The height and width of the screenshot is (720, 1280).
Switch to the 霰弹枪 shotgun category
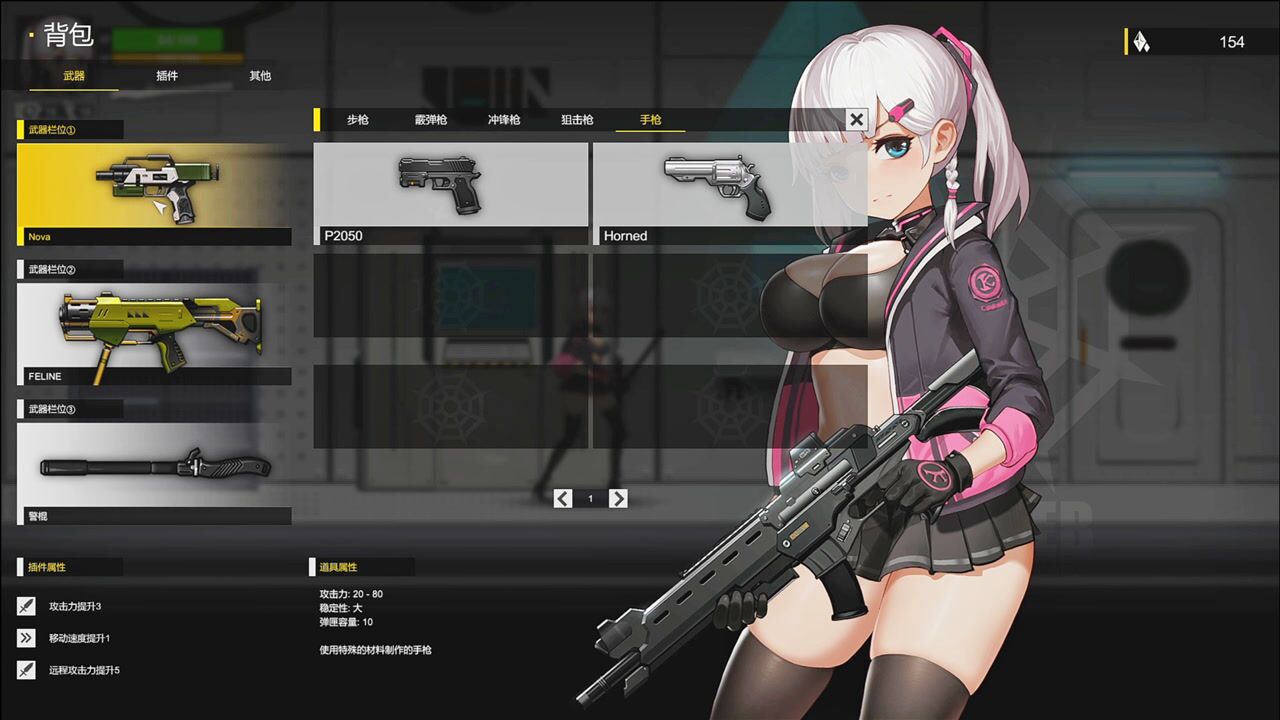tap(431, 120)
